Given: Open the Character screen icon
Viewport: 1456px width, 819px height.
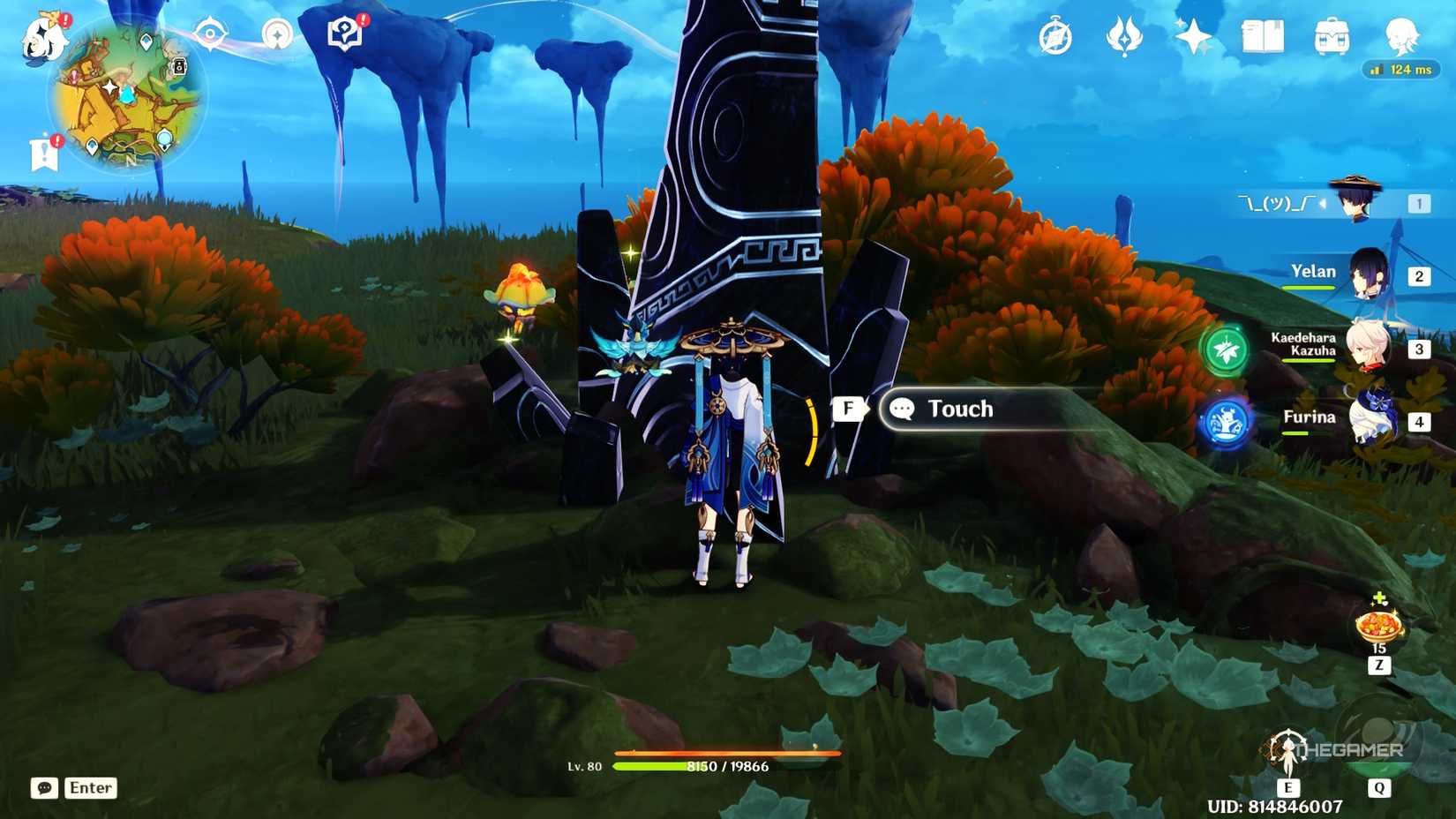Looking at the screenshot, I should pyautogui.click(x=1402, y=35).
